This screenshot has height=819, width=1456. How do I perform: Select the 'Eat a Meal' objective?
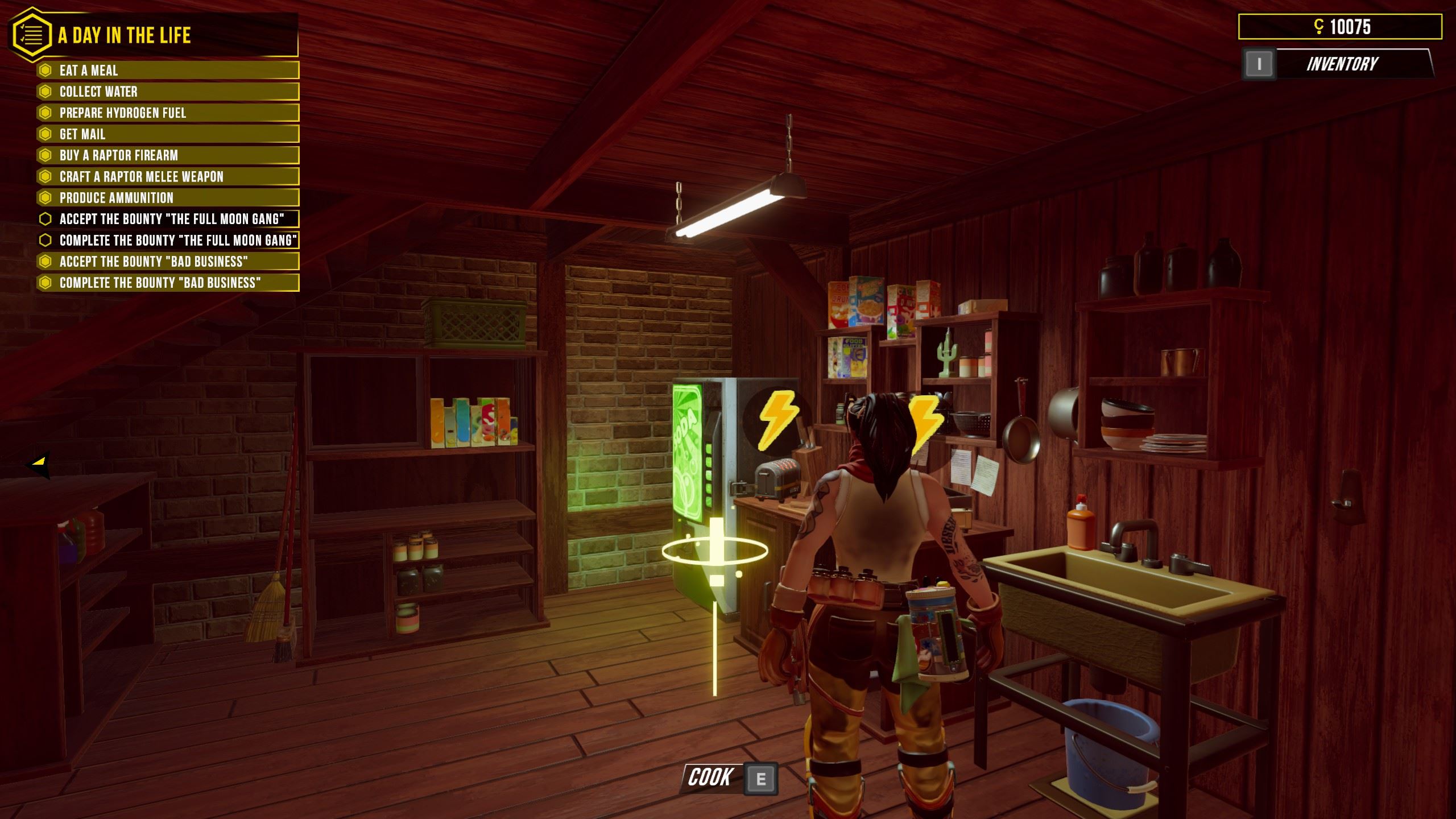(x=168, y=71)
